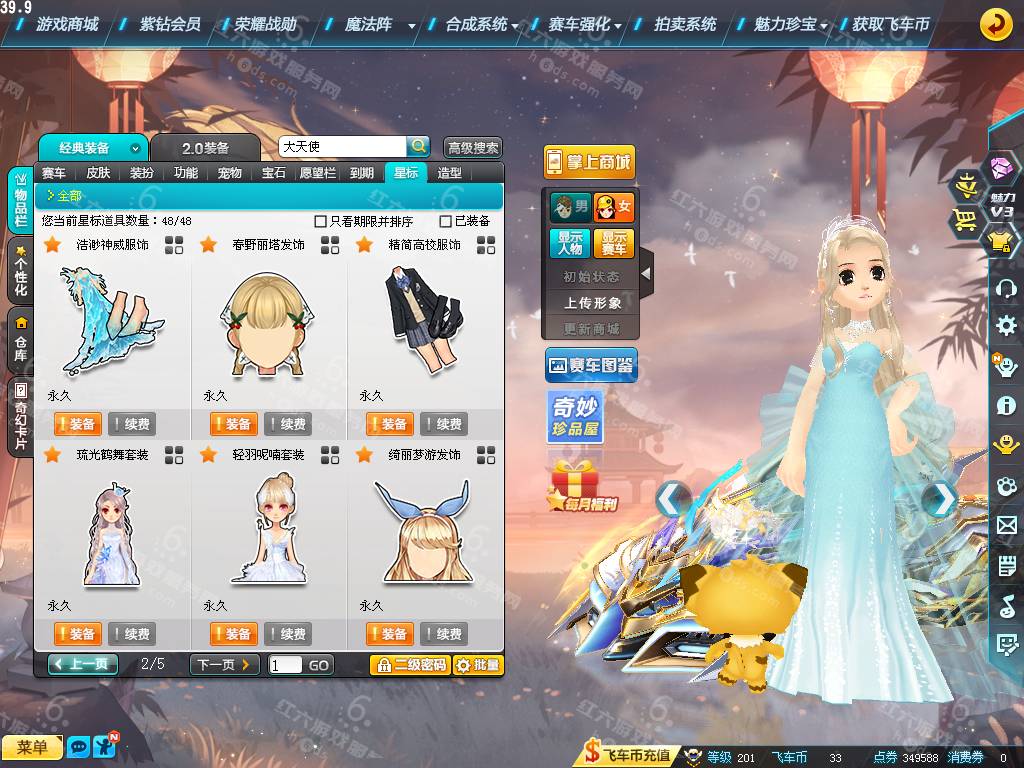The width and height of the screenshot is (1024, 768).
Task: Open 高级搜索 advanced search
Action: click(x=472, y=148)
